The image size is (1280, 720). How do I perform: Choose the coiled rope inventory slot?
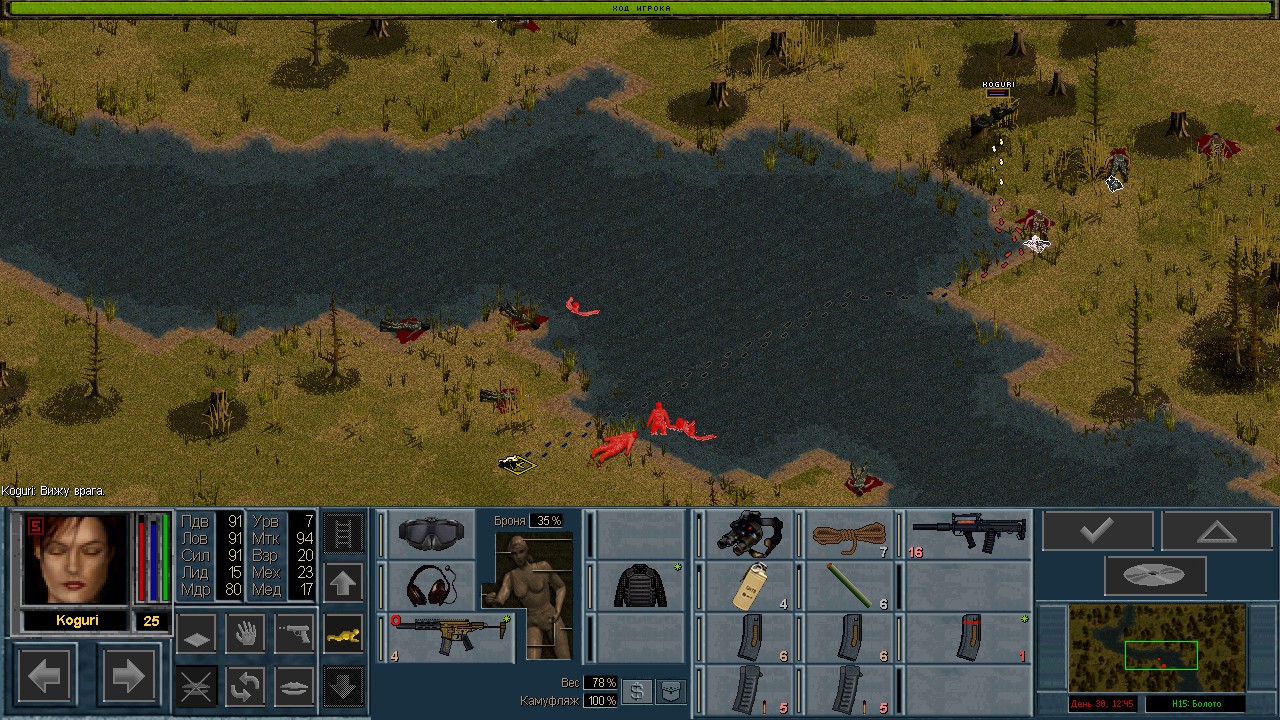point(850,534)
